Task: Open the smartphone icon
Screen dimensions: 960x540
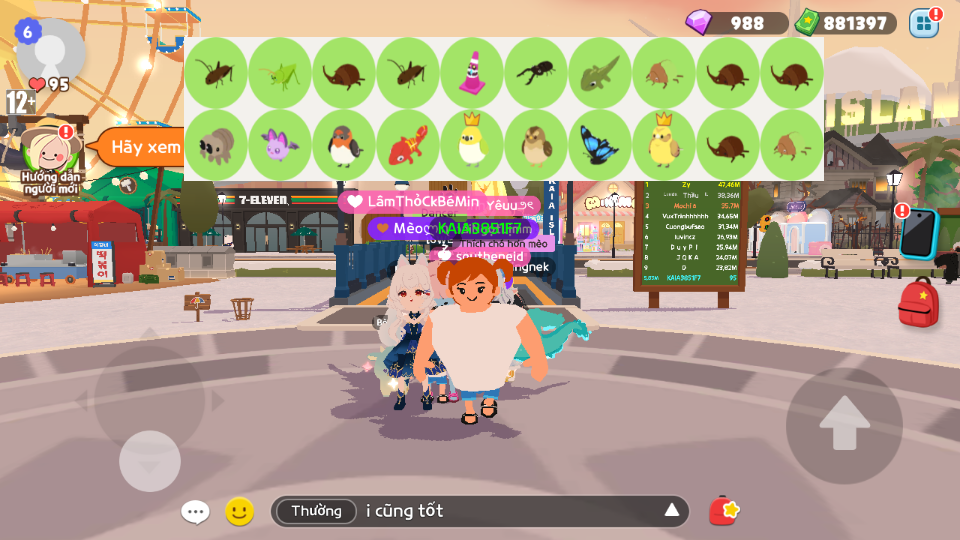Action: click(x=918, y=233)
